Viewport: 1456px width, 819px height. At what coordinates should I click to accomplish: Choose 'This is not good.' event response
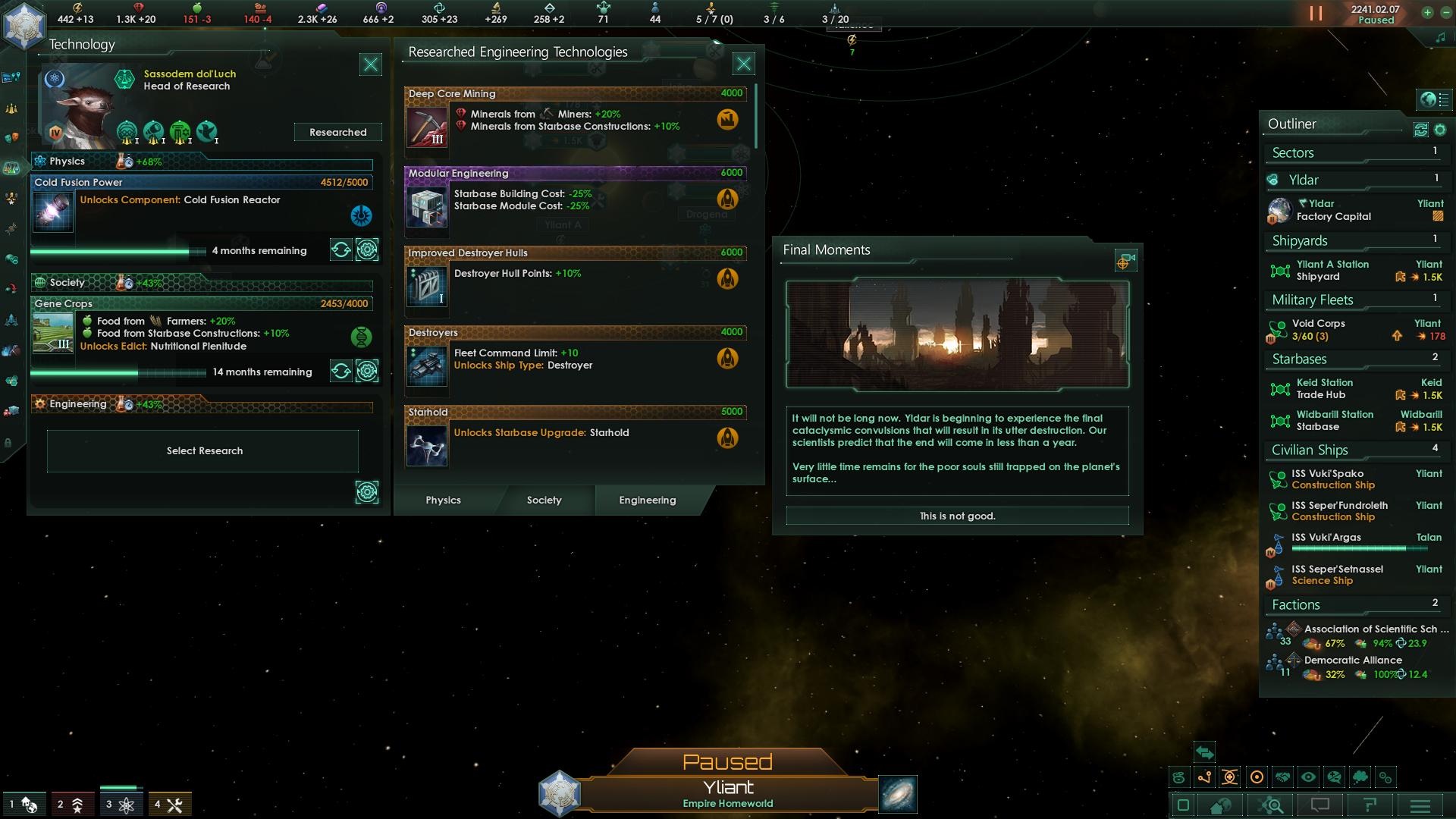click(x=957, y=516)
